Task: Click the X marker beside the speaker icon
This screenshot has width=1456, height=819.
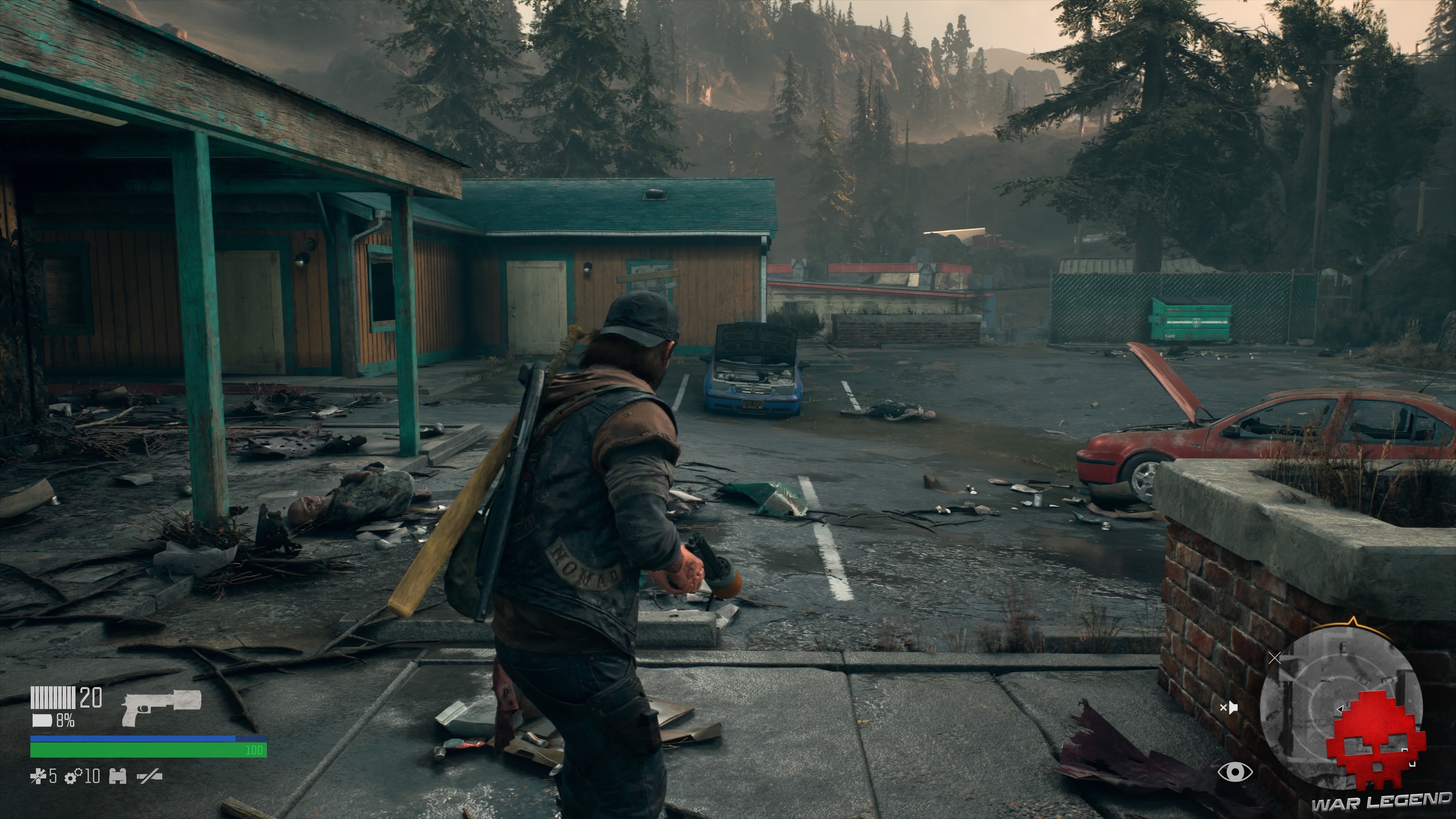Action: [x=1275, y=659]
